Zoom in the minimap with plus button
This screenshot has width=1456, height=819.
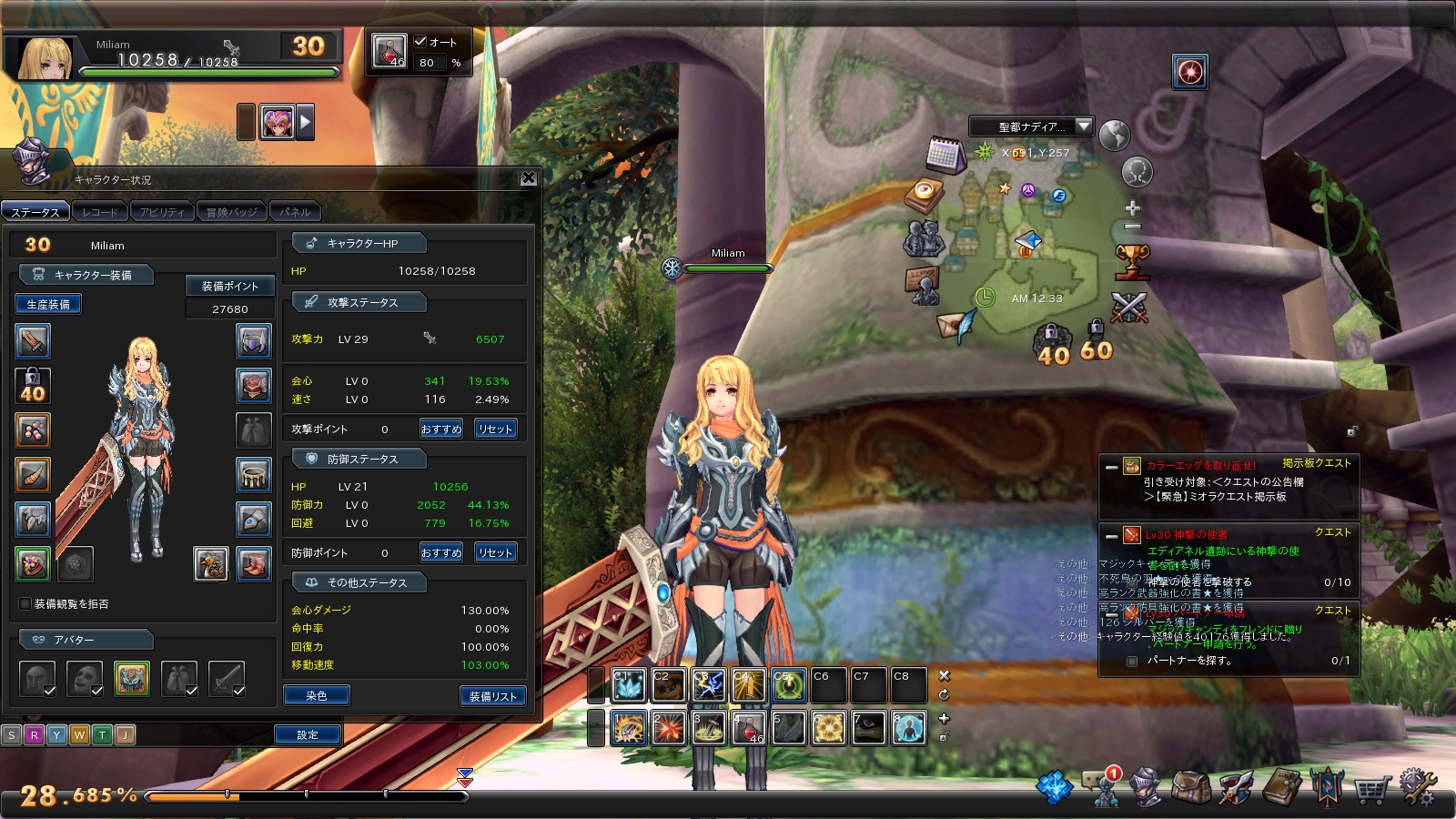pos(1132,207)
